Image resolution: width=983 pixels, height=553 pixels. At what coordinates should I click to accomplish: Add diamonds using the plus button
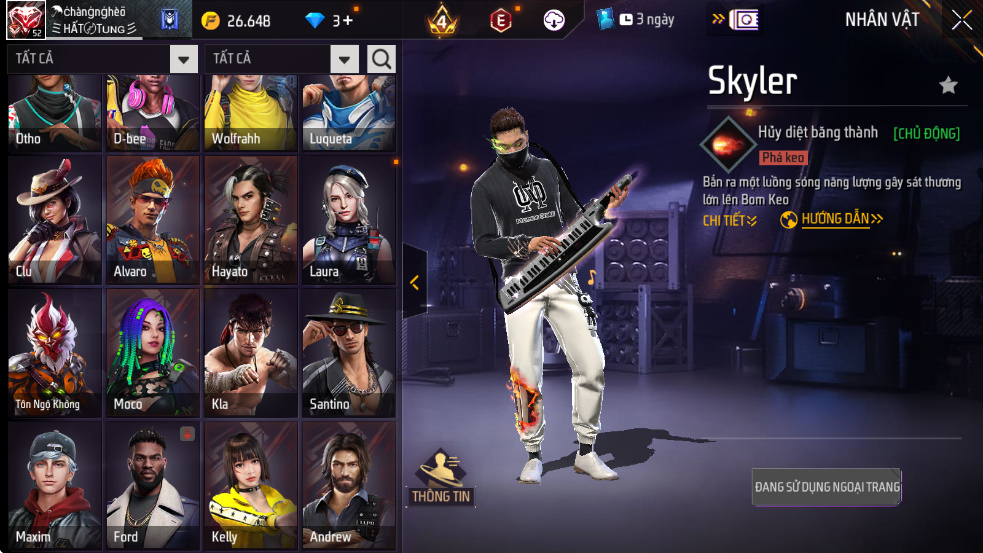tap(347, 20)
